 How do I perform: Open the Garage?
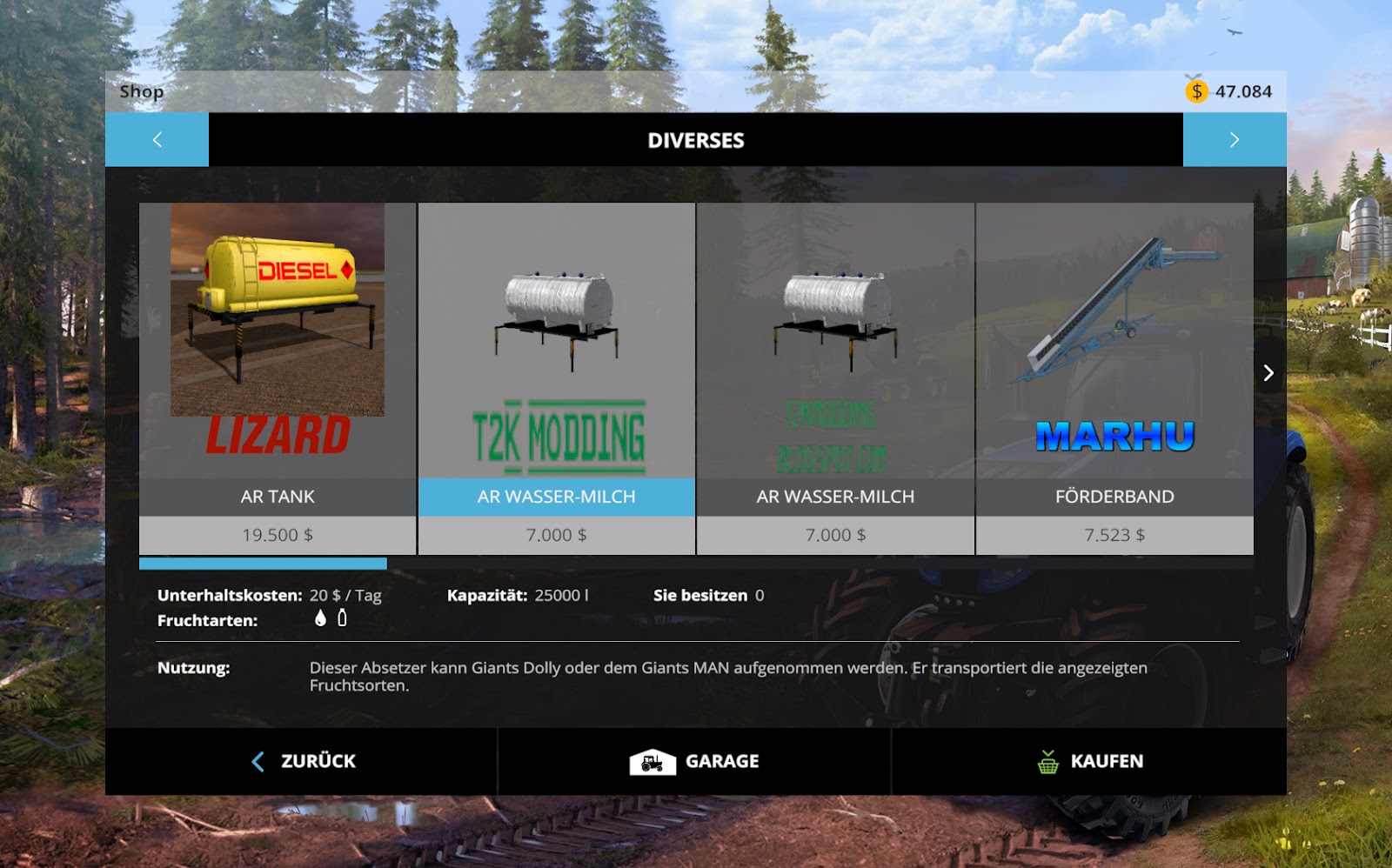[694, 761]
